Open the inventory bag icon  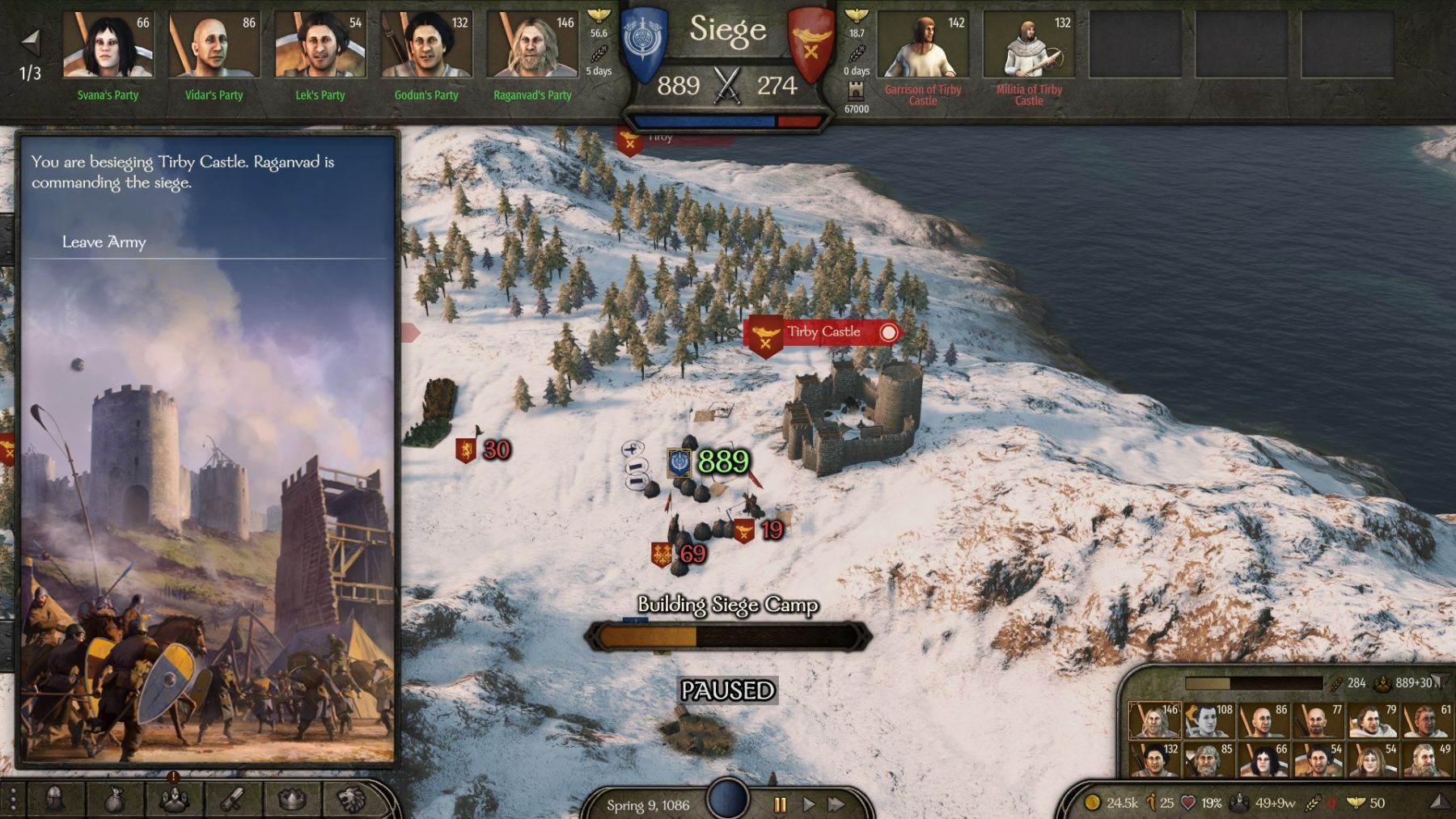pos(115,800)
